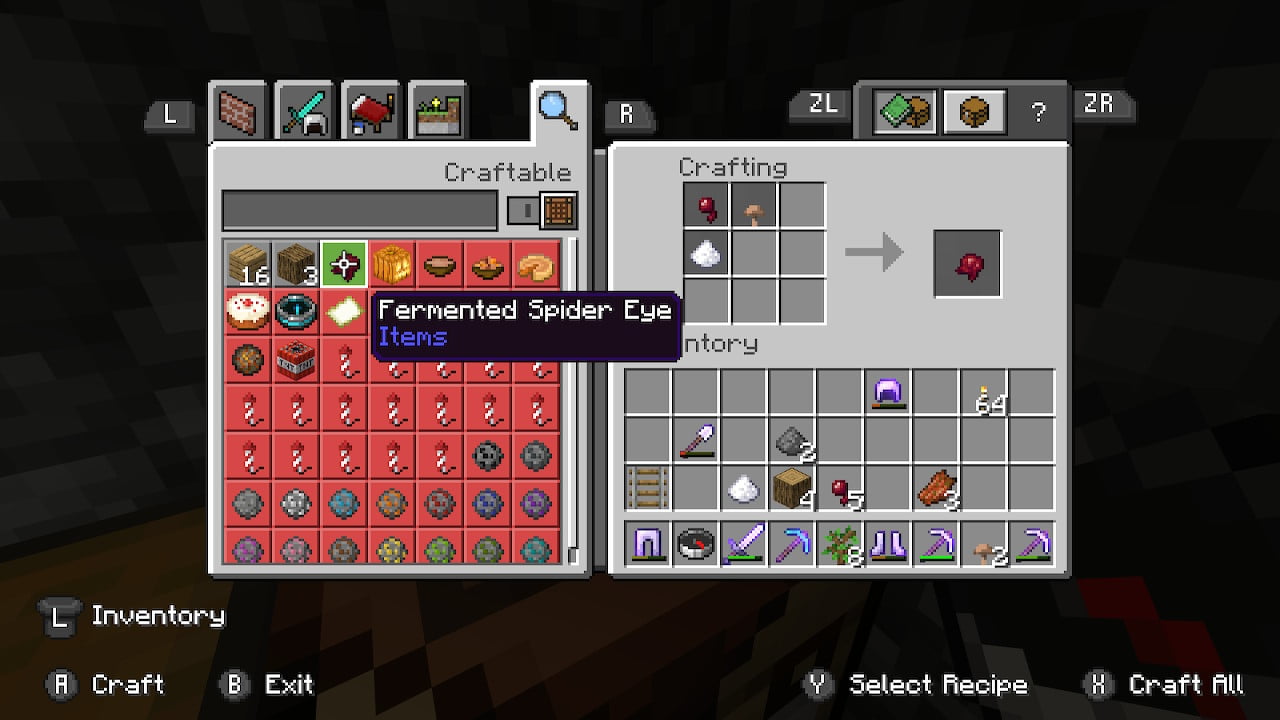Toggle the crafting table grid view button
Viewport: 1280px width, 720px height.
click(x=557, y=210)
